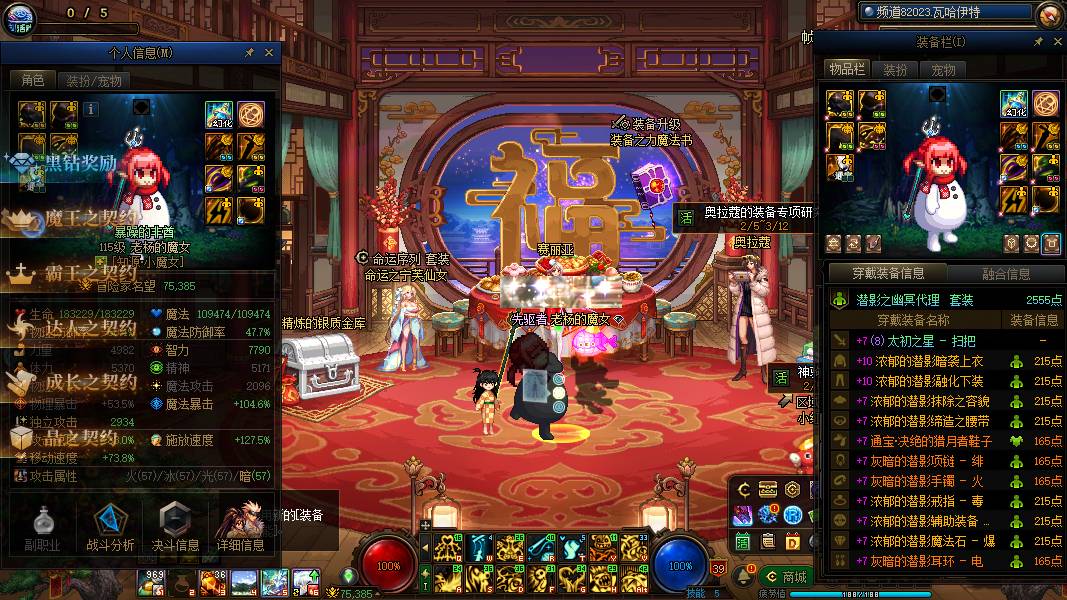Open the 副职业 sub-profession button

(x=42, y=527)
